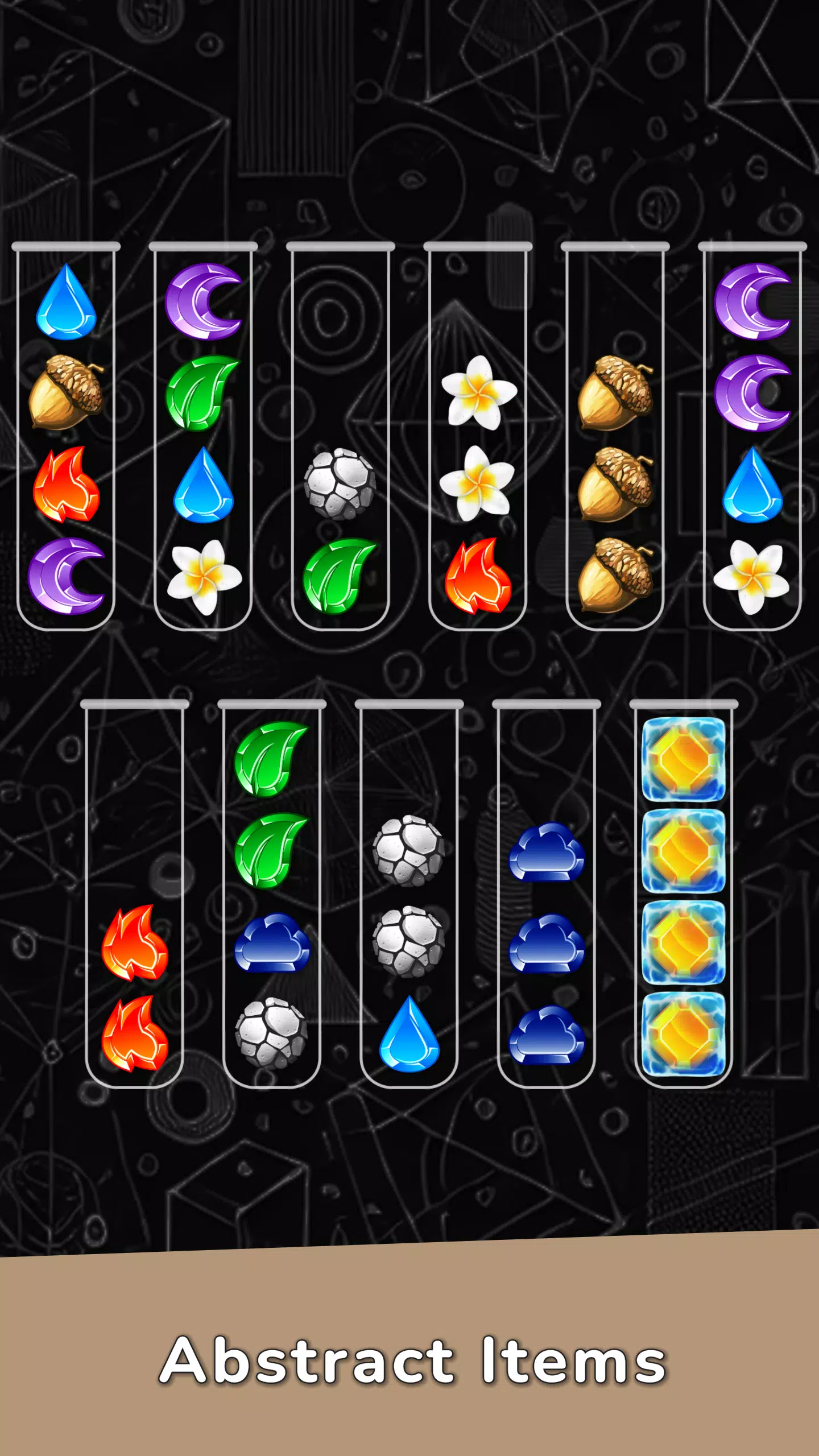The image size is (819, 1456).
Task: Tap the empty space in bottom-left tube
Action: pyautogui.click(x=135, y=796)
